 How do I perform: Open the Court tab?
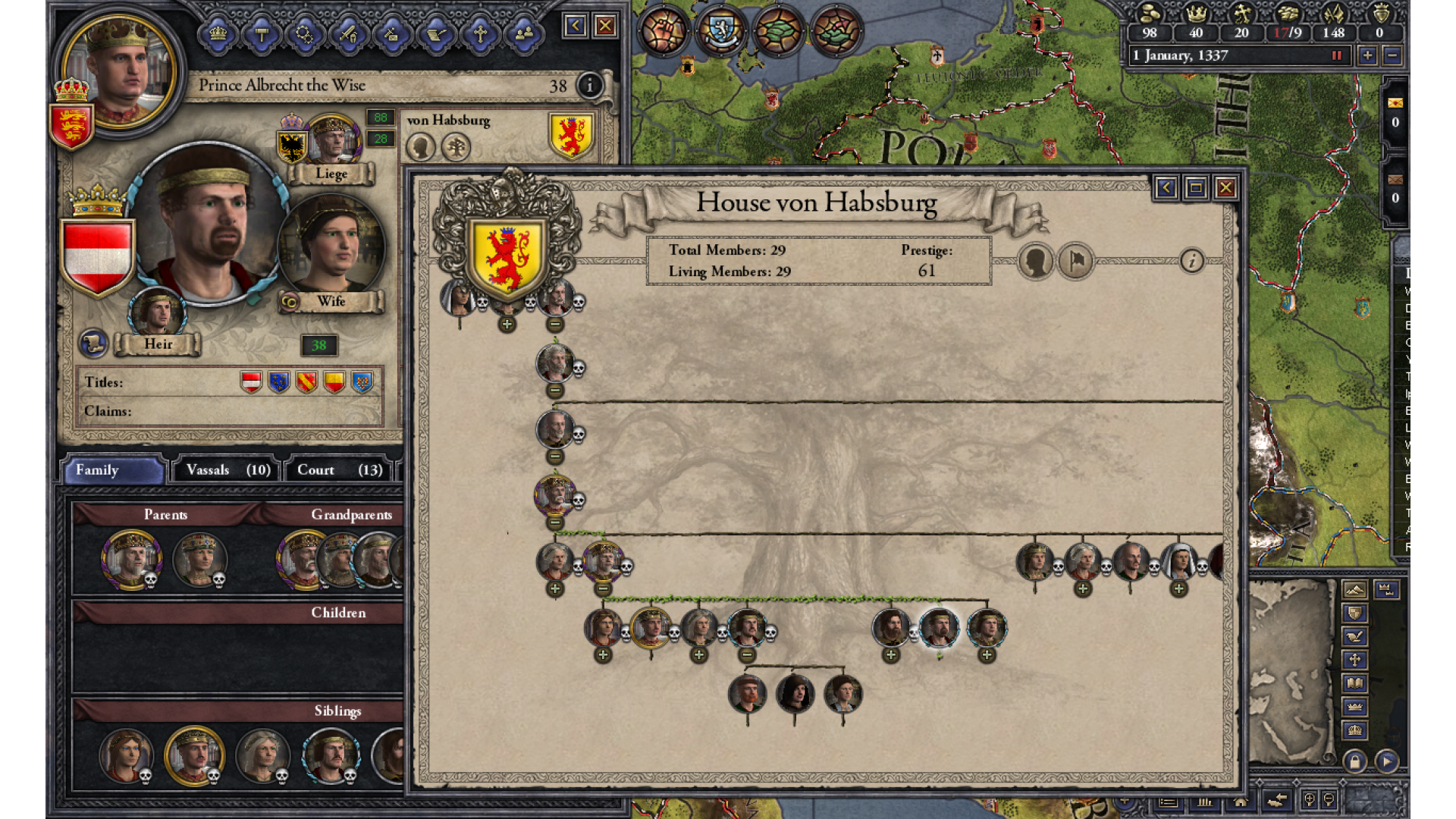339,470
